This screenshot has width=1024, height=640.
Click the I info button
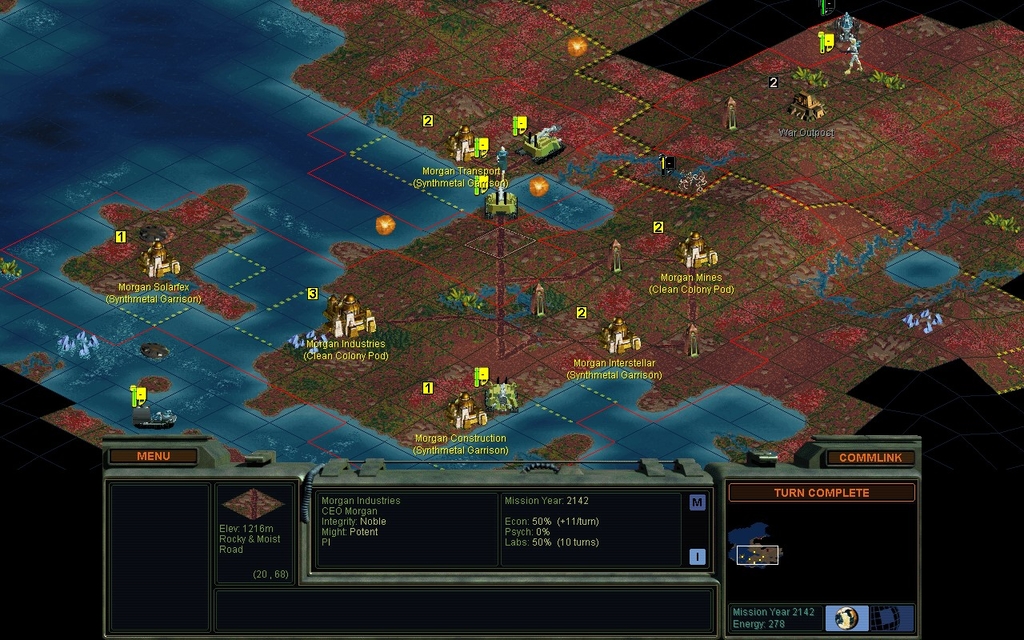coord(697,556)
